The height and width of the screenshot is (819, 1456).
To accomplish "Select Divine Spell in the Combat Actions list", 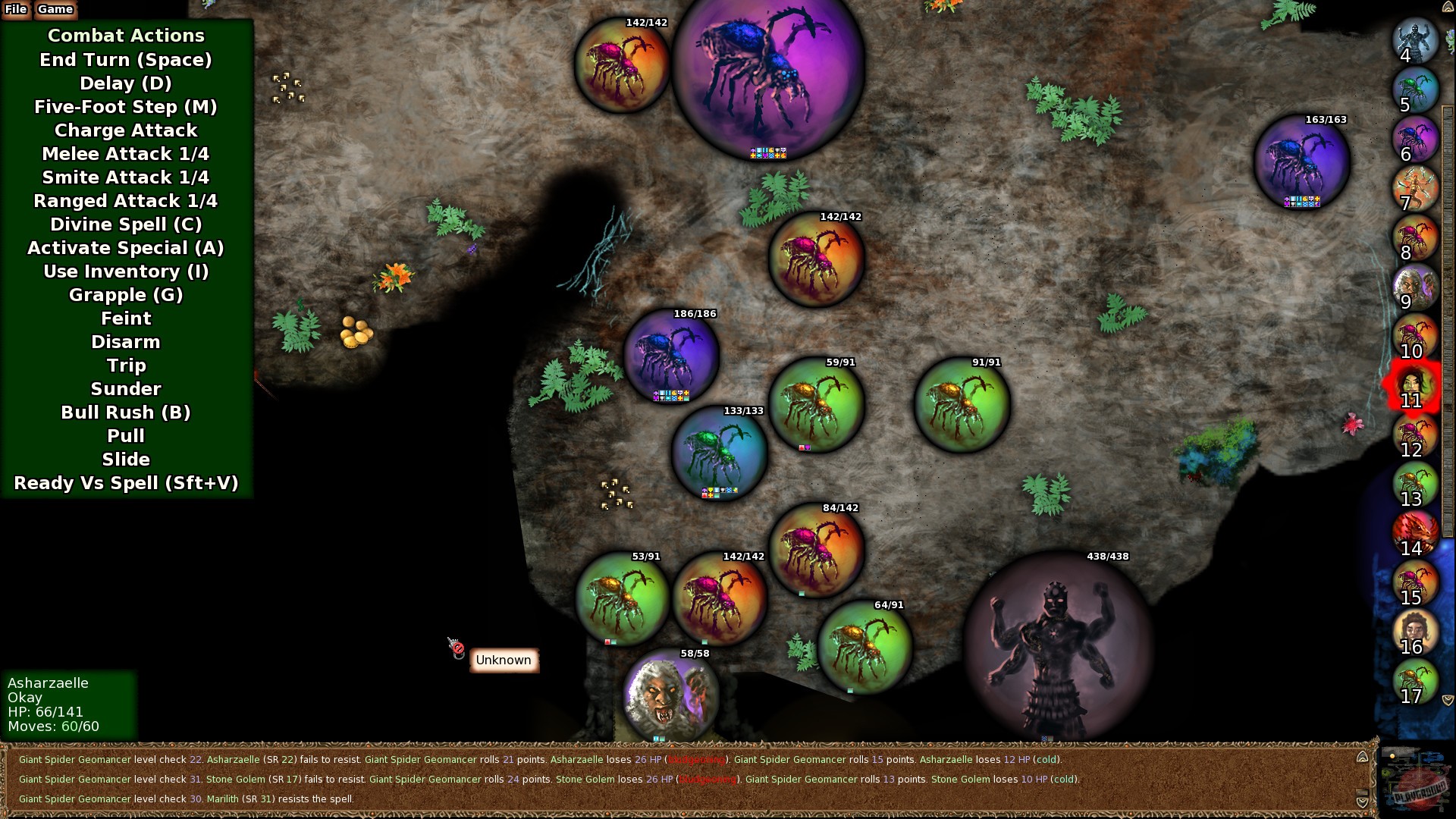I will [126, 224].
